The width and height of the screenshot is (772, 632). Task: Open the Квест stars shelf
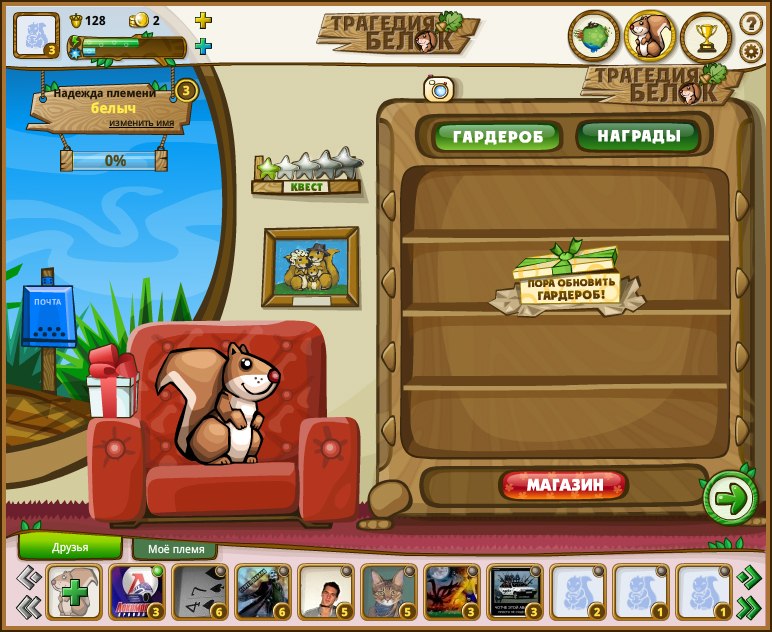point(306,171)
